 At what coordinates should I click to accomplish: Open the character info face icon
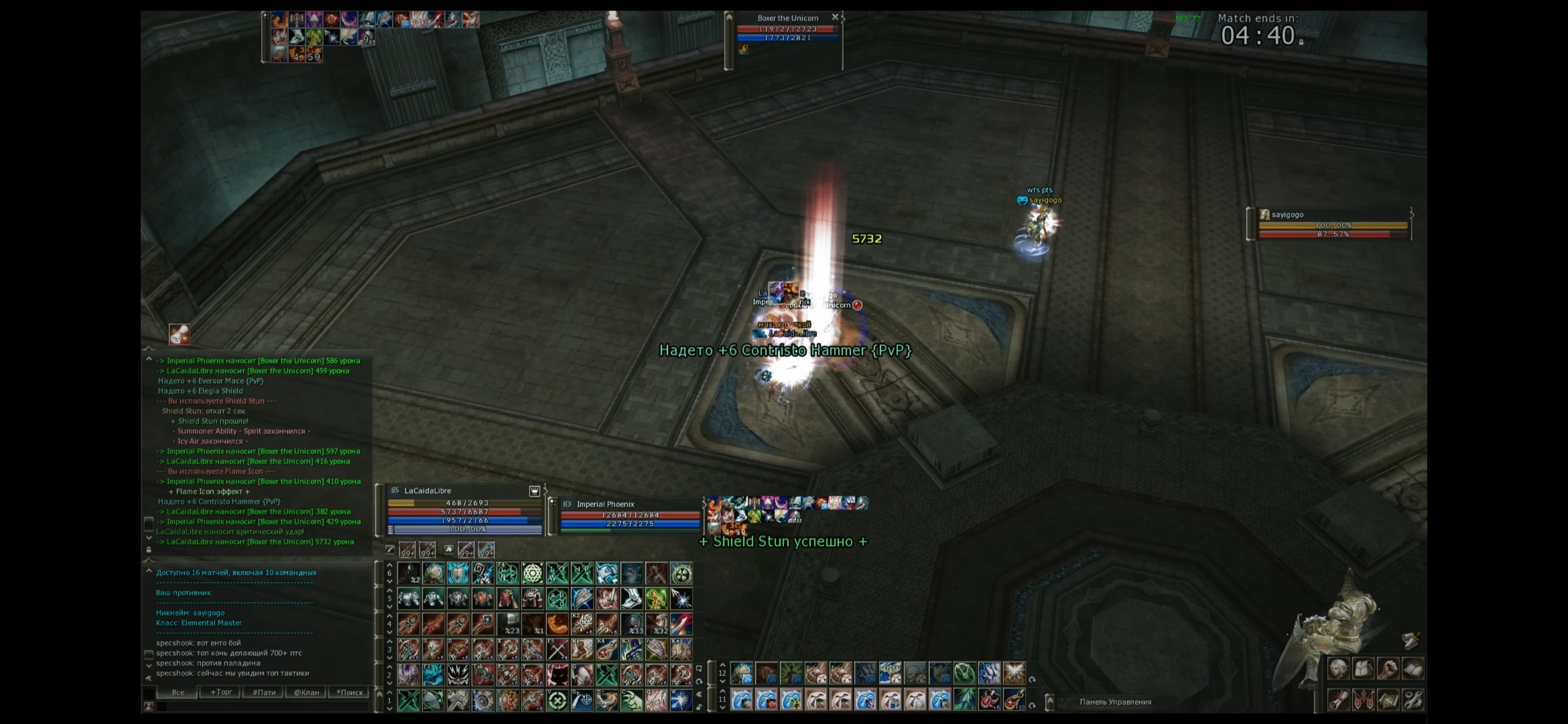pos(1339,668)
